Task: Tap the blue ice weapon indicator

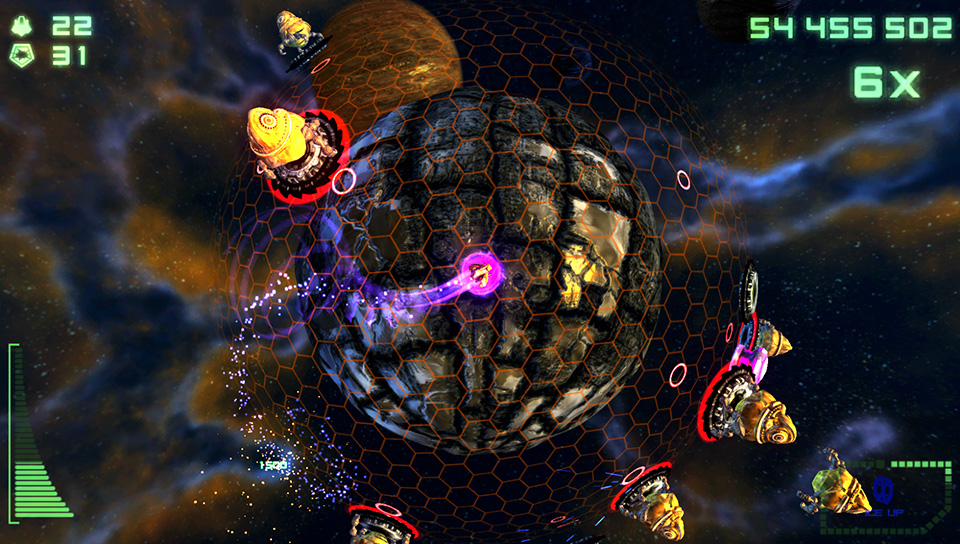Action: pos(882,490)
